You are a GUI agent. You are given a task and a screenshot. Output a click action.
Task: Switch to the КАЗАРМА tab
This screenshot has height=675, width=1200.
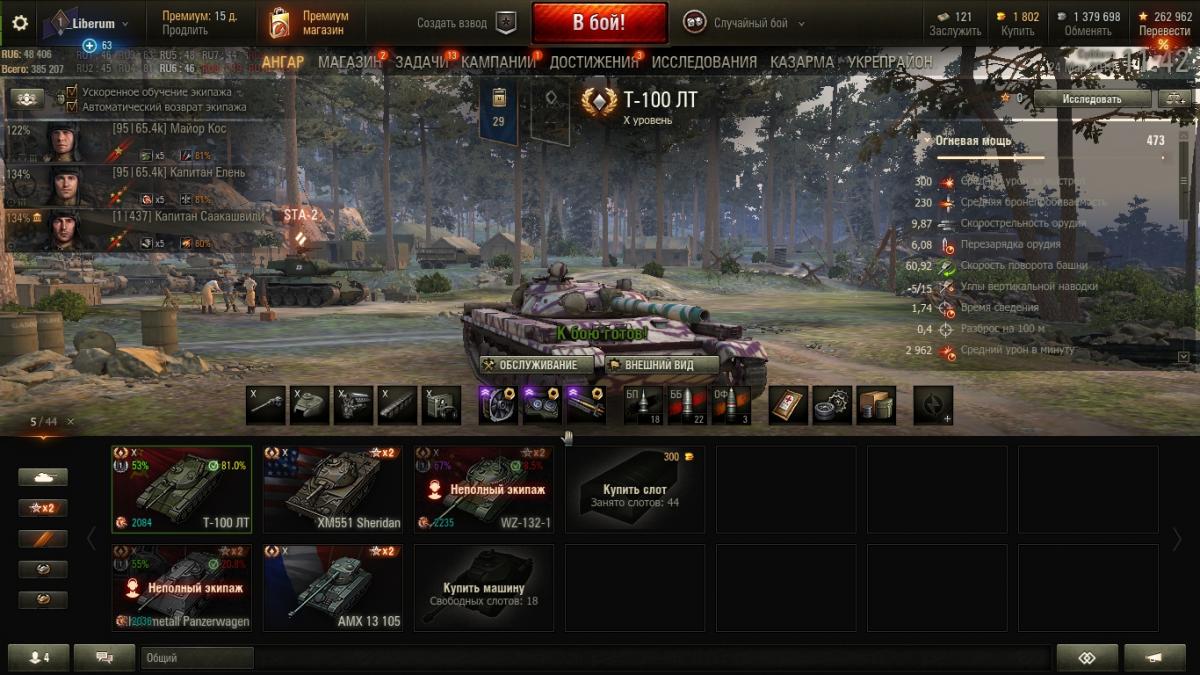[802, 62]
